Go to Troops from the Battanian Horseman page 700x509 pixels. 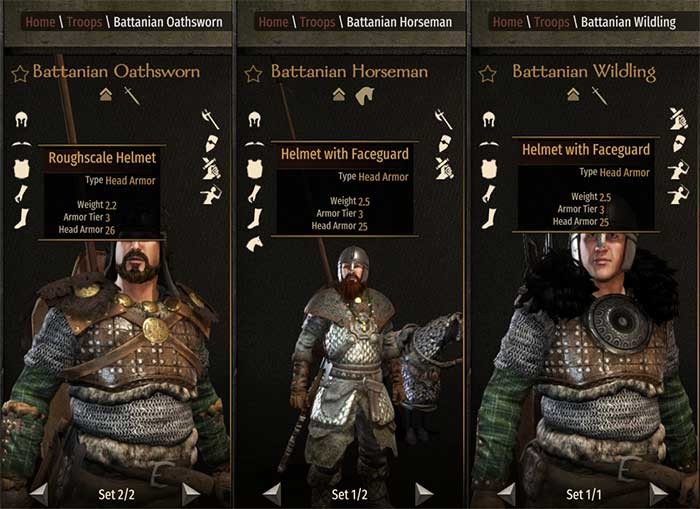(319, 22)
